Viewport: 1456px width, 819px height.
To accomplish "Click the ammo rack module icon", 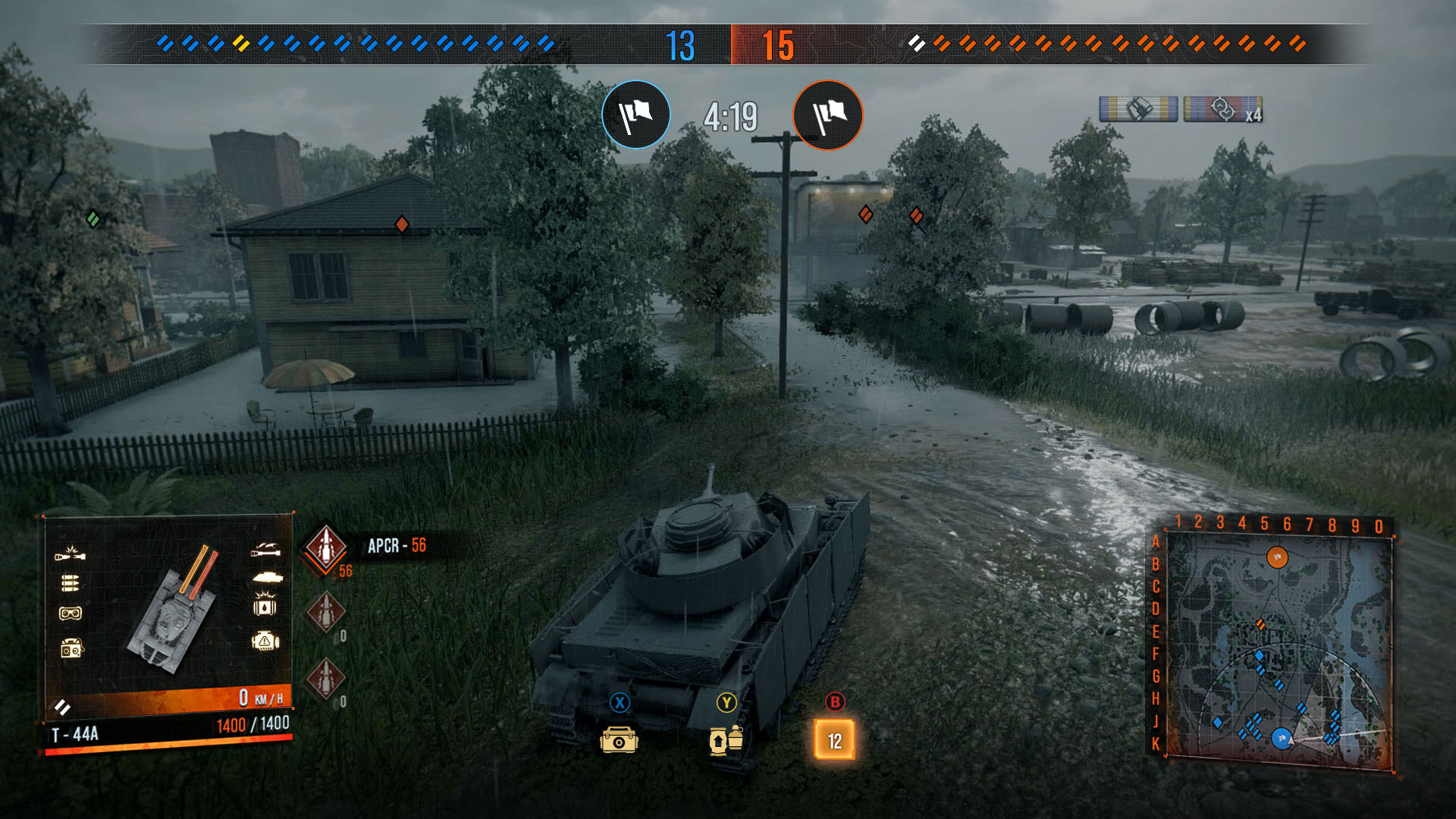I will 70,582.
